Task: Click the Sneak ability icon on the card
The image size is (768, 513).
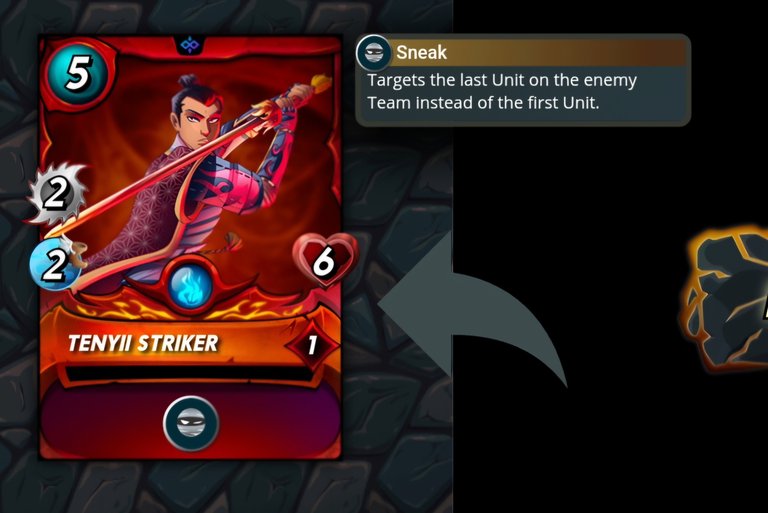Action: click(x=190, y=423)
